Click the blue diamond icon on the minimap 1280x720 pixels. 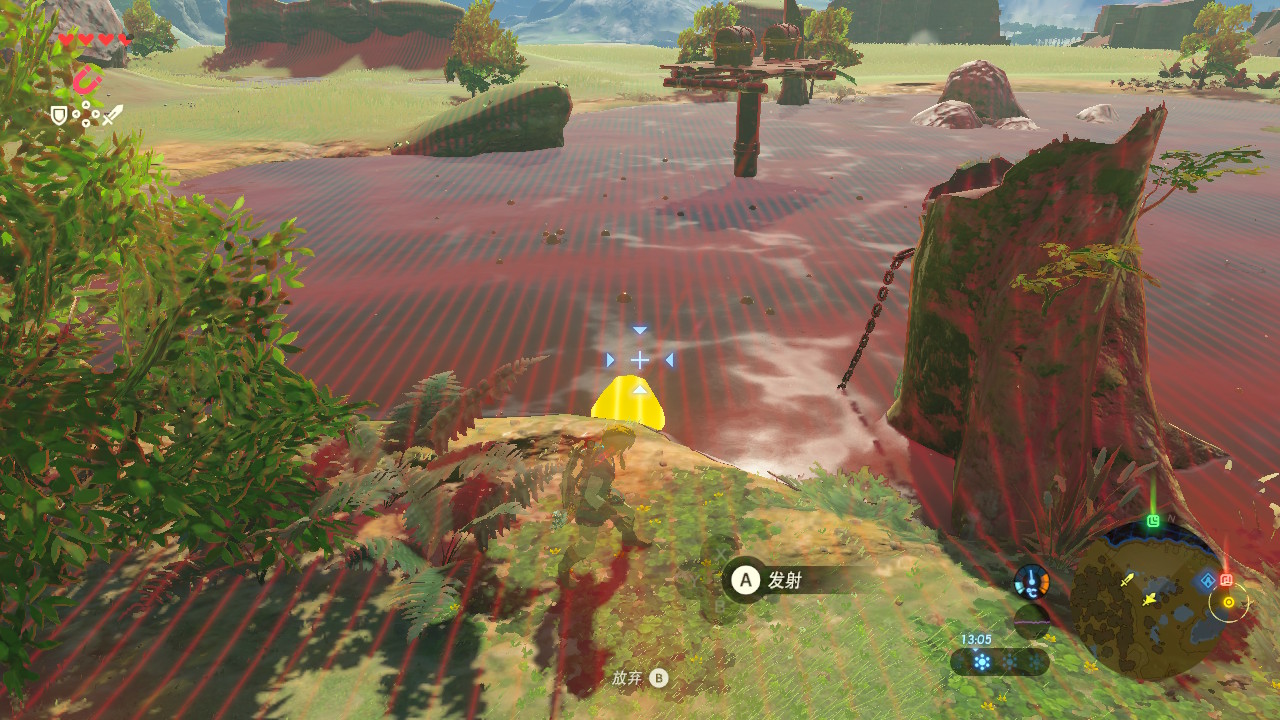pyautogui.click(x=1207, y=581)
